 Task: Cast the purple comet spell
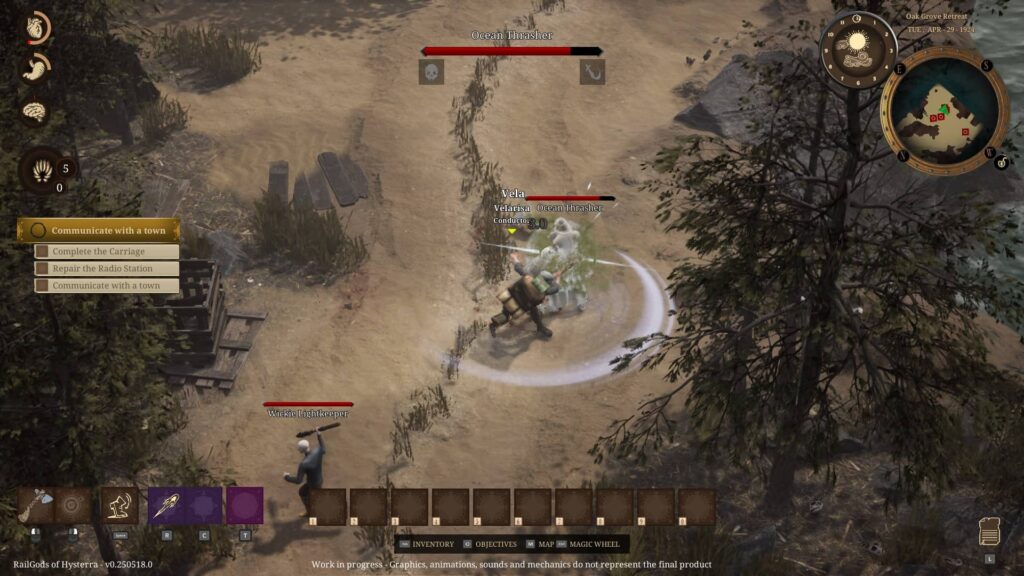pos(166,505)
